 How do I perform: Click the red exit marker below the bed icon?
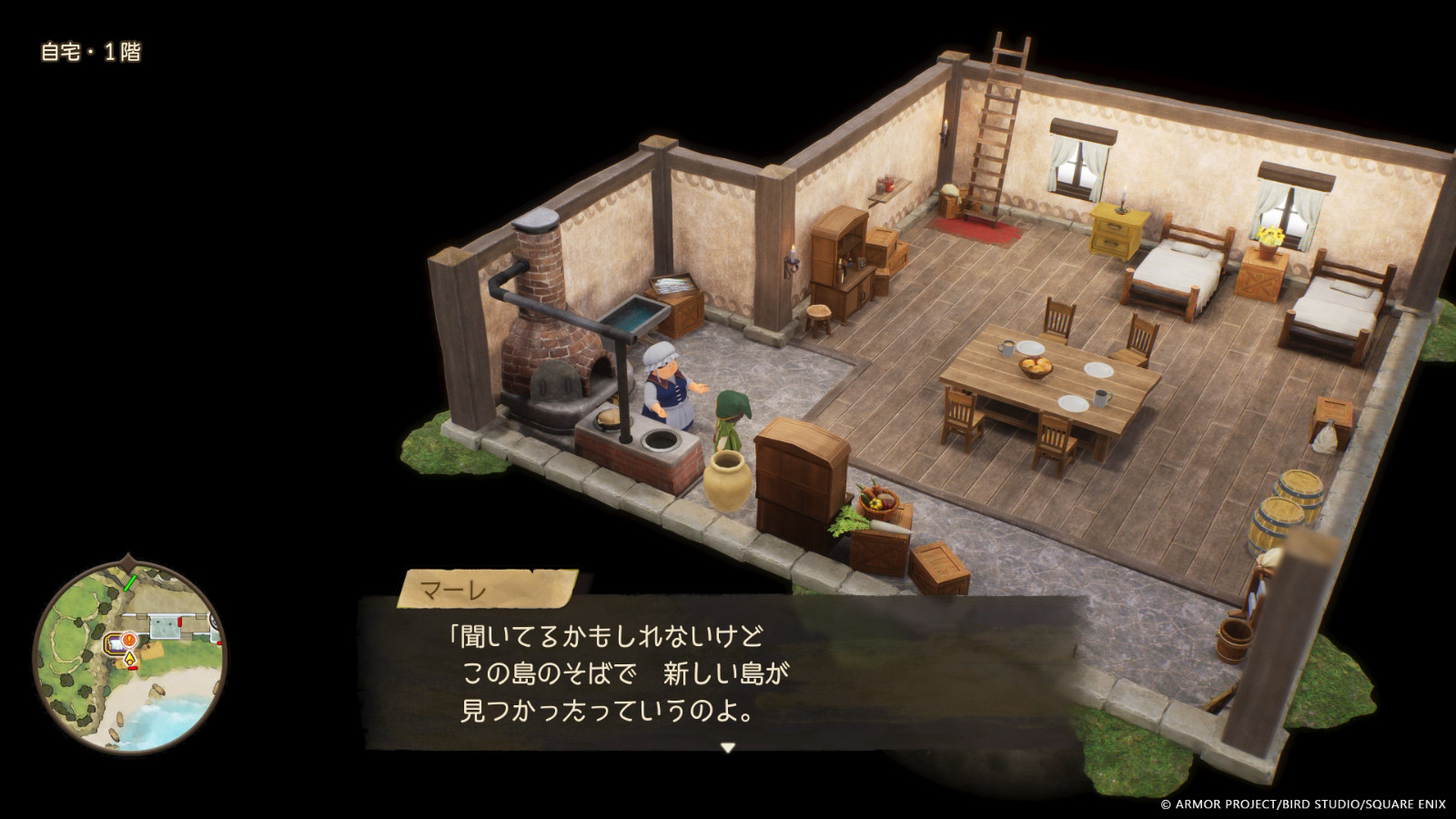132,668
